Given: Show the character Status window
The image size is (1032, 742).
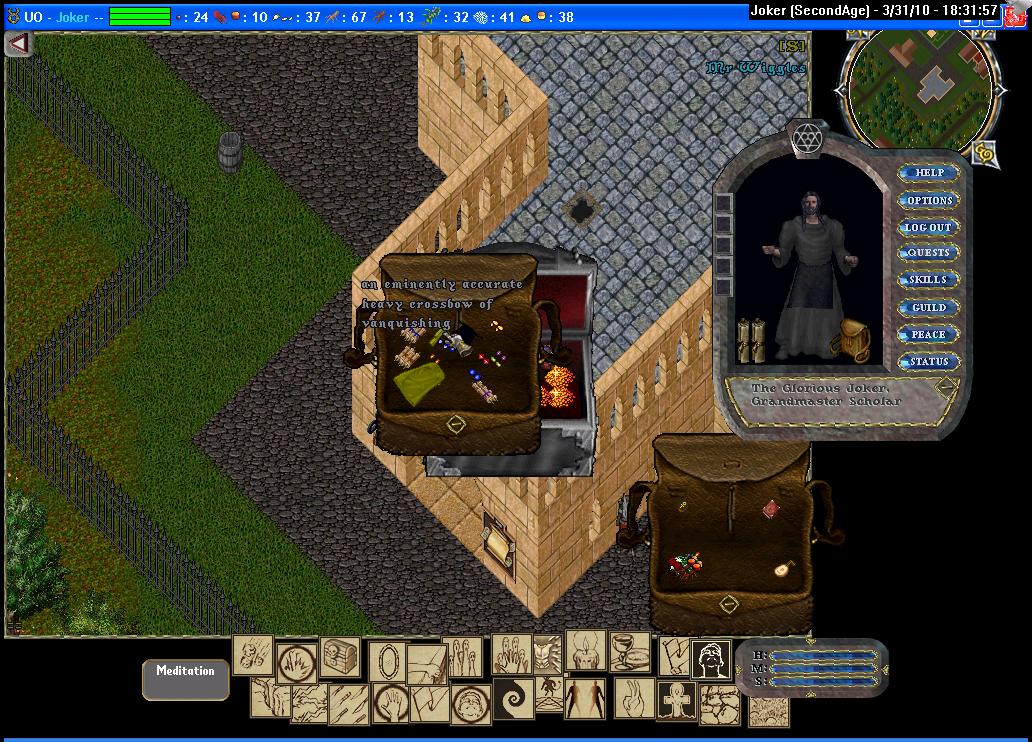Looking at the screenshot, I should click(929, 362).
